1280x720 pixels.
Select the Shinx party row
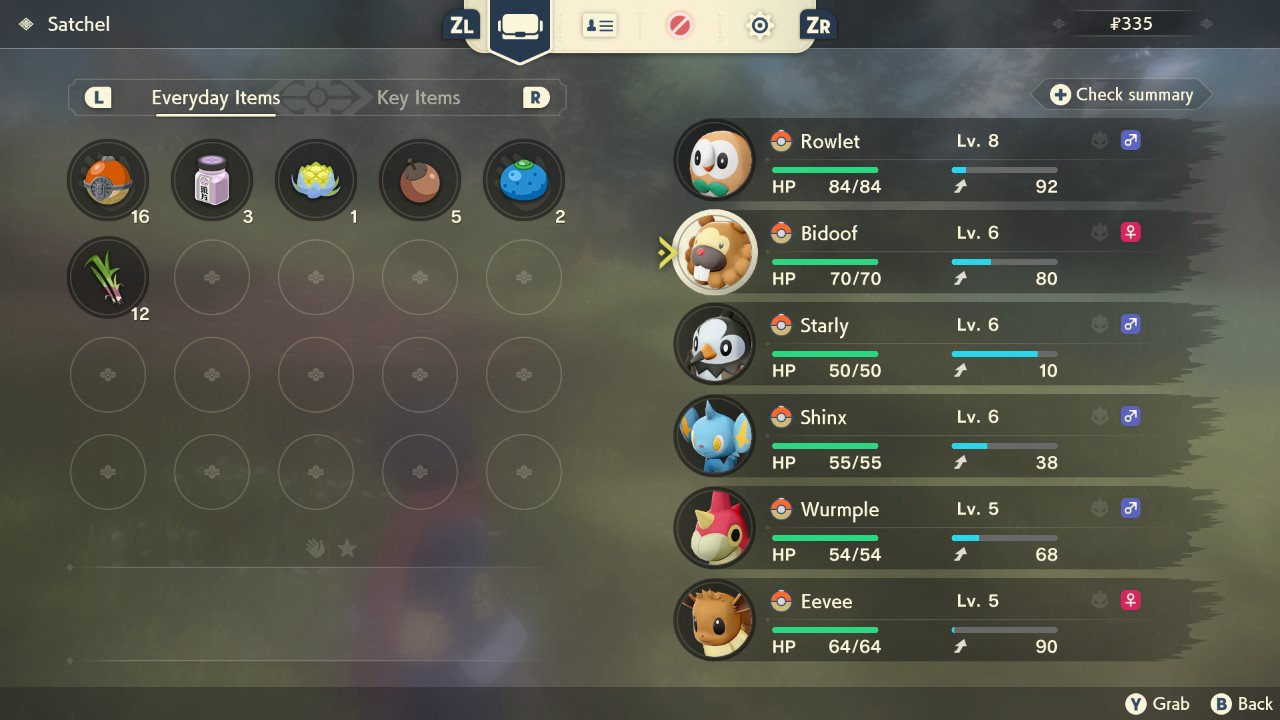pos(940,437)
